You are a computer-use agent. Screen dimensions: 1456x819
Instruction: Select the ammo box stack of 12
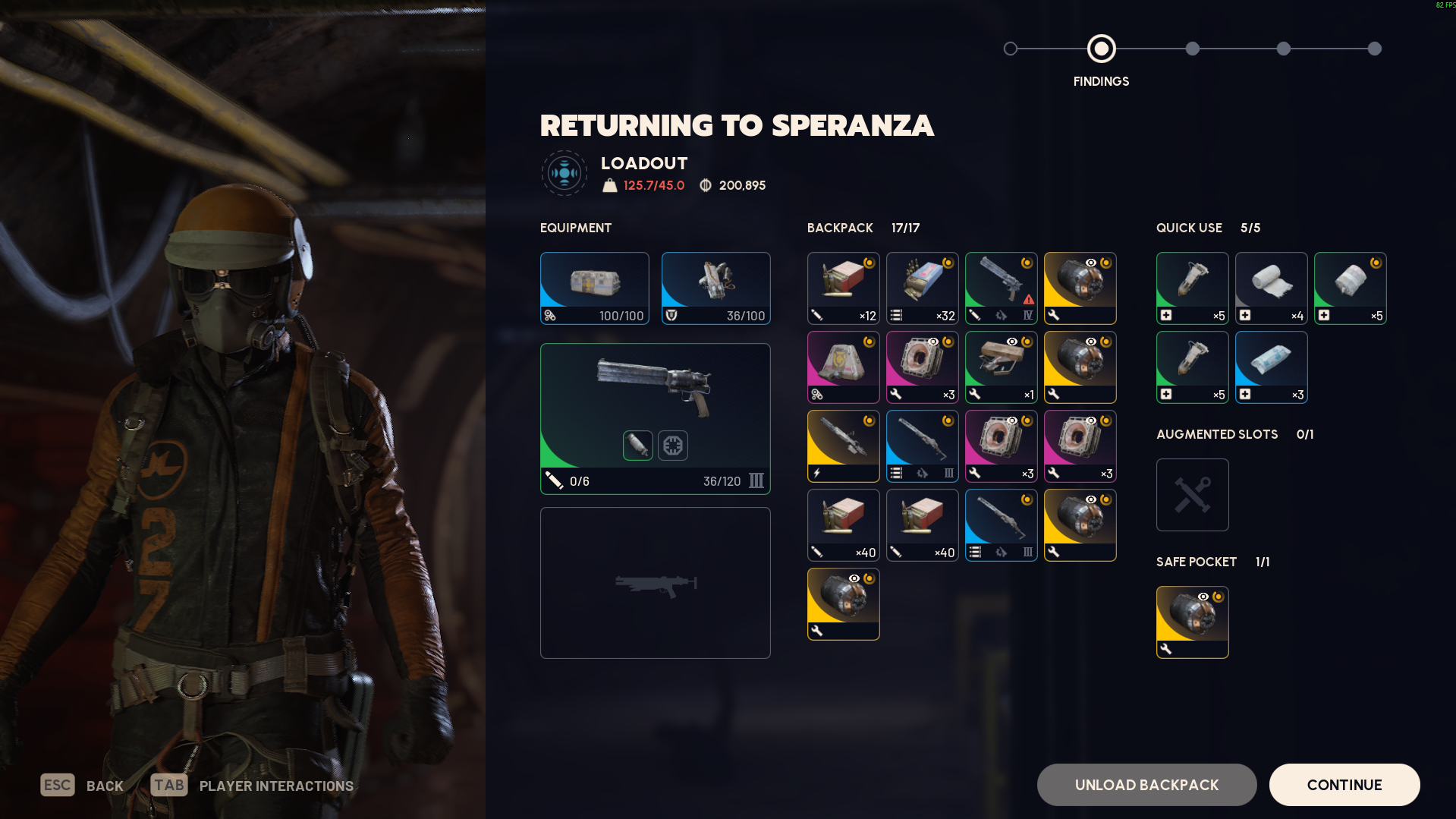(843, 288)
